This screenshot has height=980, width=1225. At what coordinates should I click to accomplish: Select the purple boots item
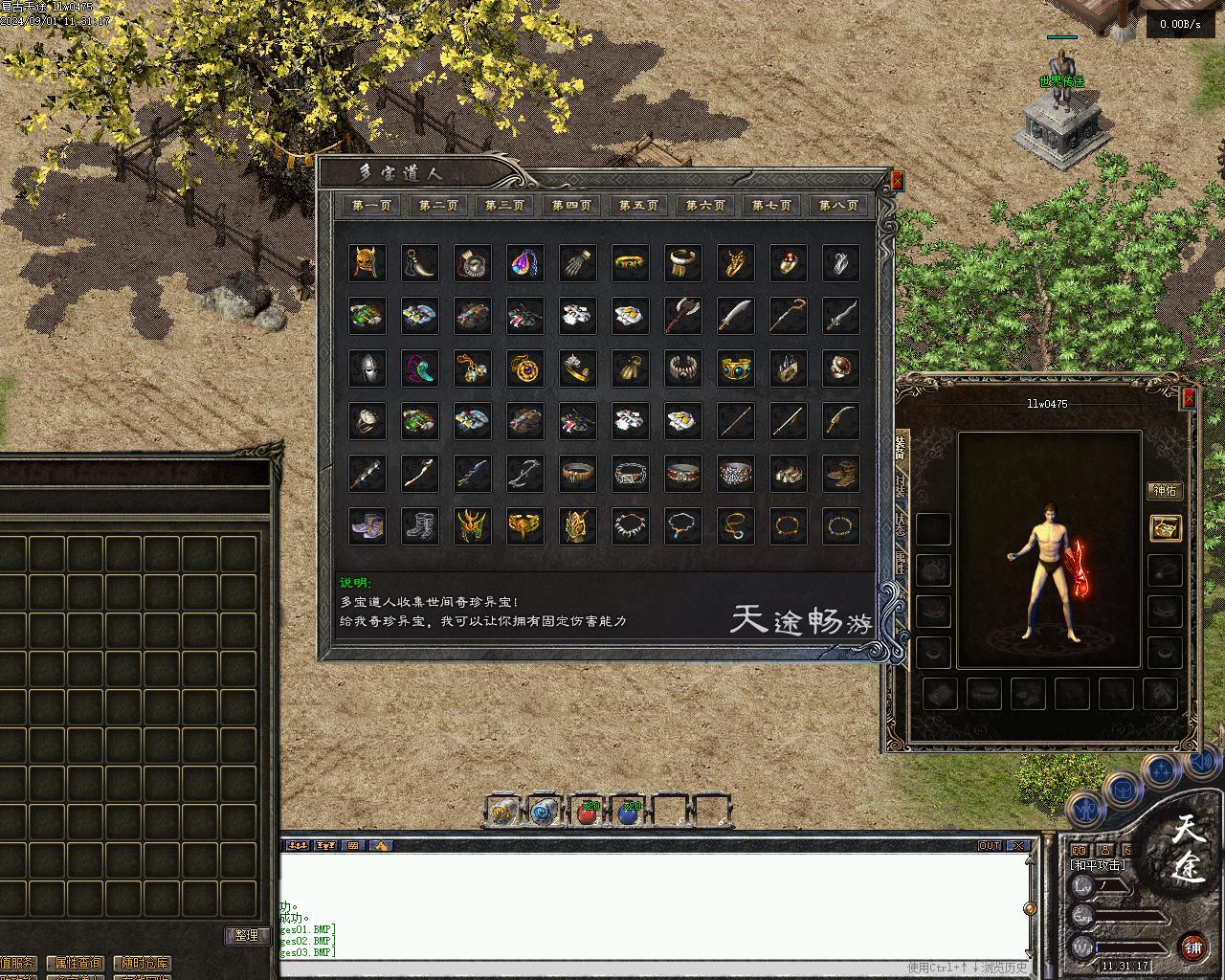tap(367, 525)
